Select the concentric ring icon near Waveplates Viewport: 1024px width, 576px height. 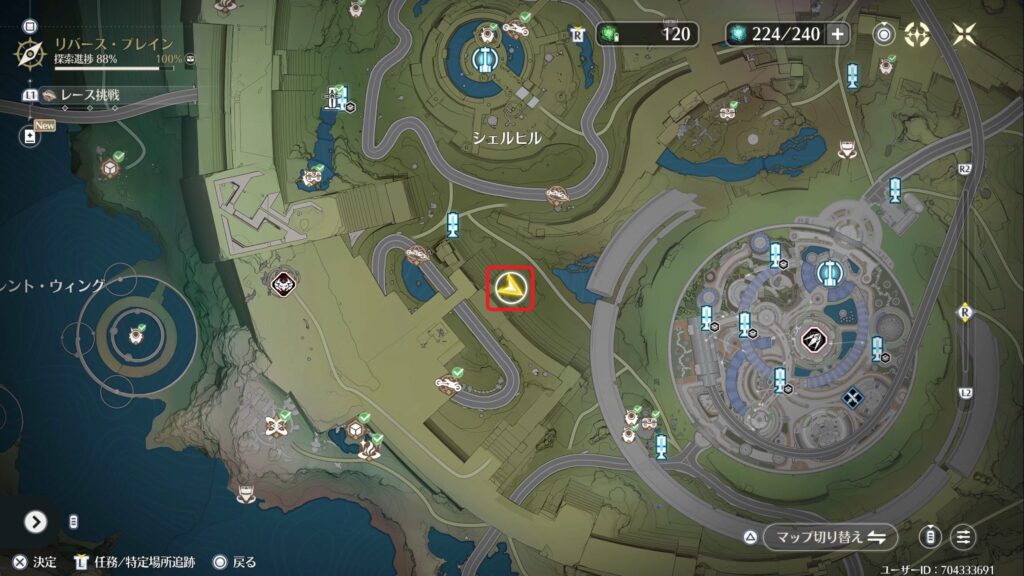coord(884,34)
